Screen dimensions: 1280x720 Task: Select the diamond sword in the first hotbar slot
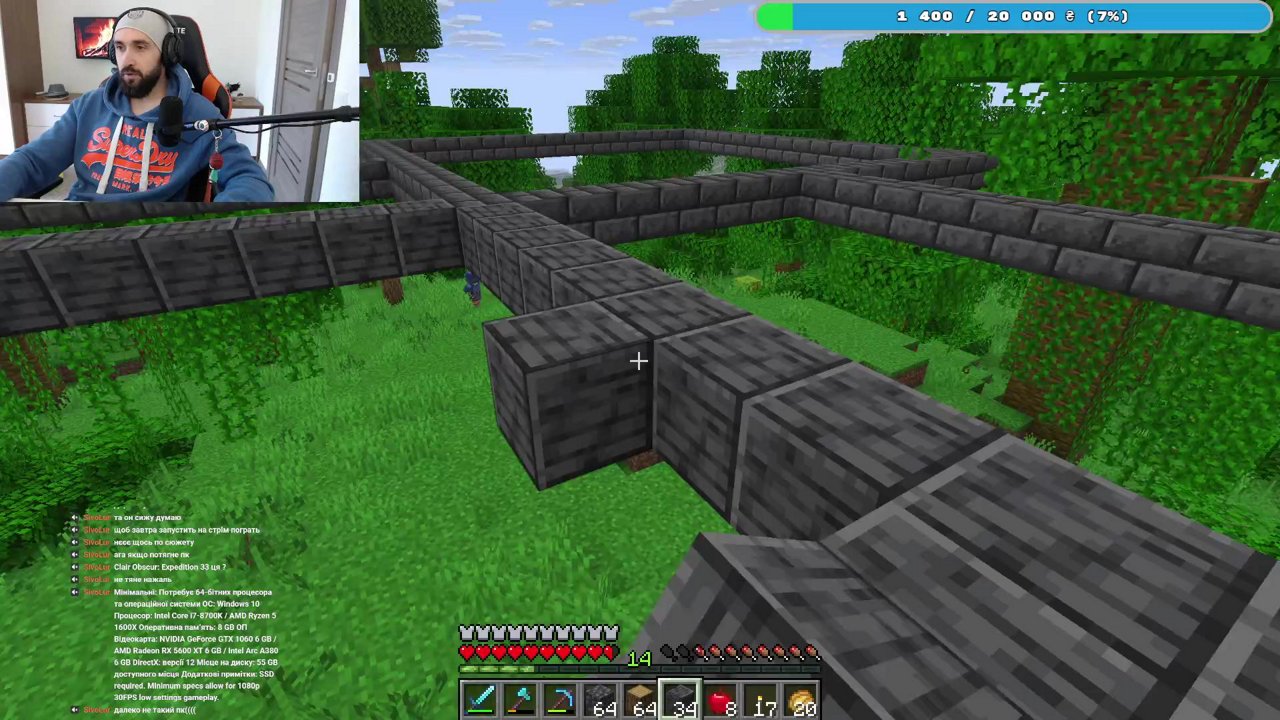[x=480, y=698]
